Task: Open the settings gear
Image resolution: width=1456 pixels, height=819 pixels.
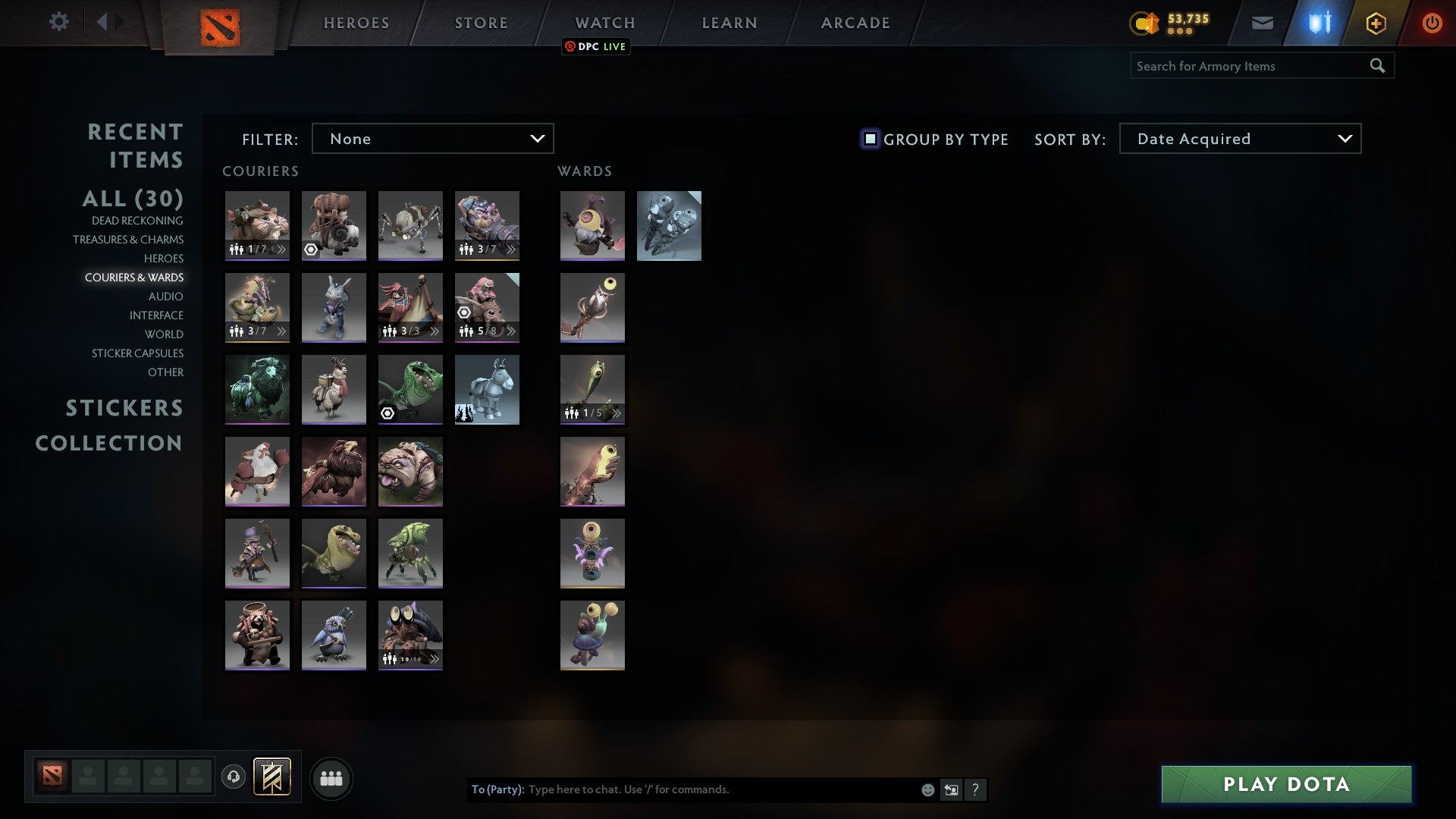Action: [59, 22]
